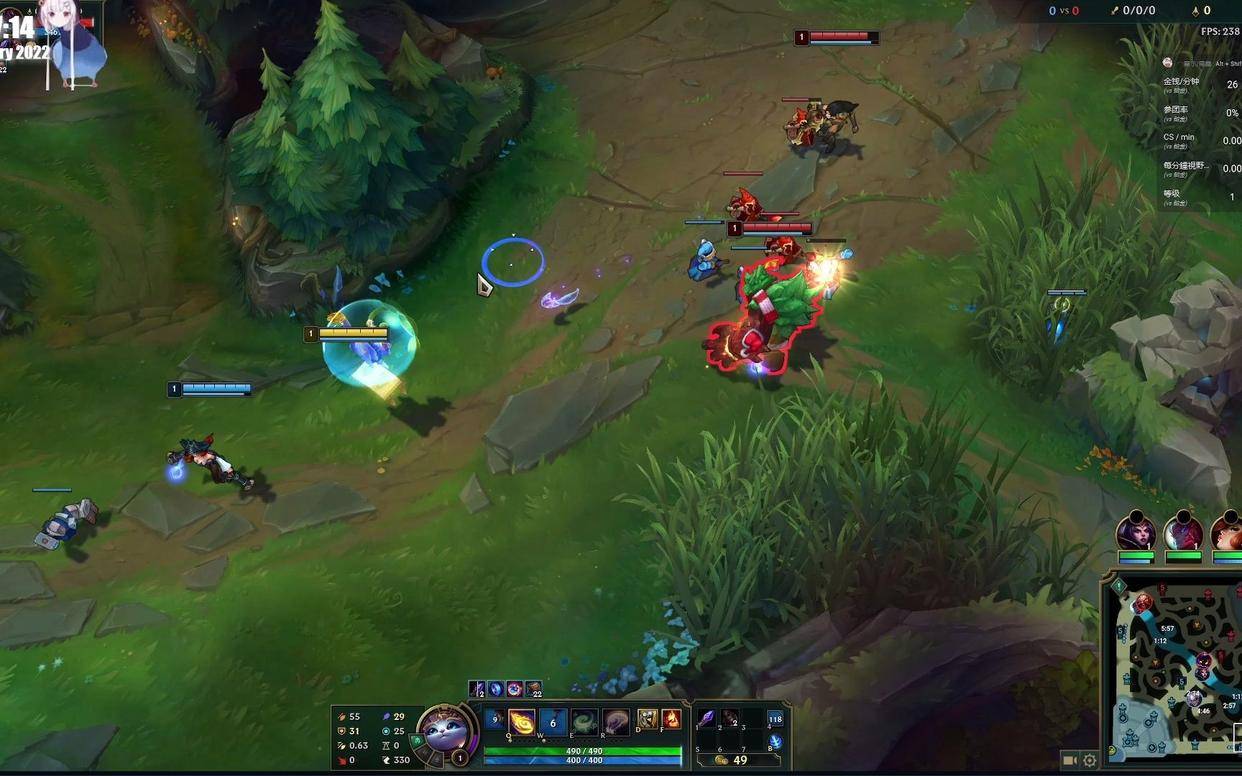Open the settings gear beside the minimap

pos(1090,761)
